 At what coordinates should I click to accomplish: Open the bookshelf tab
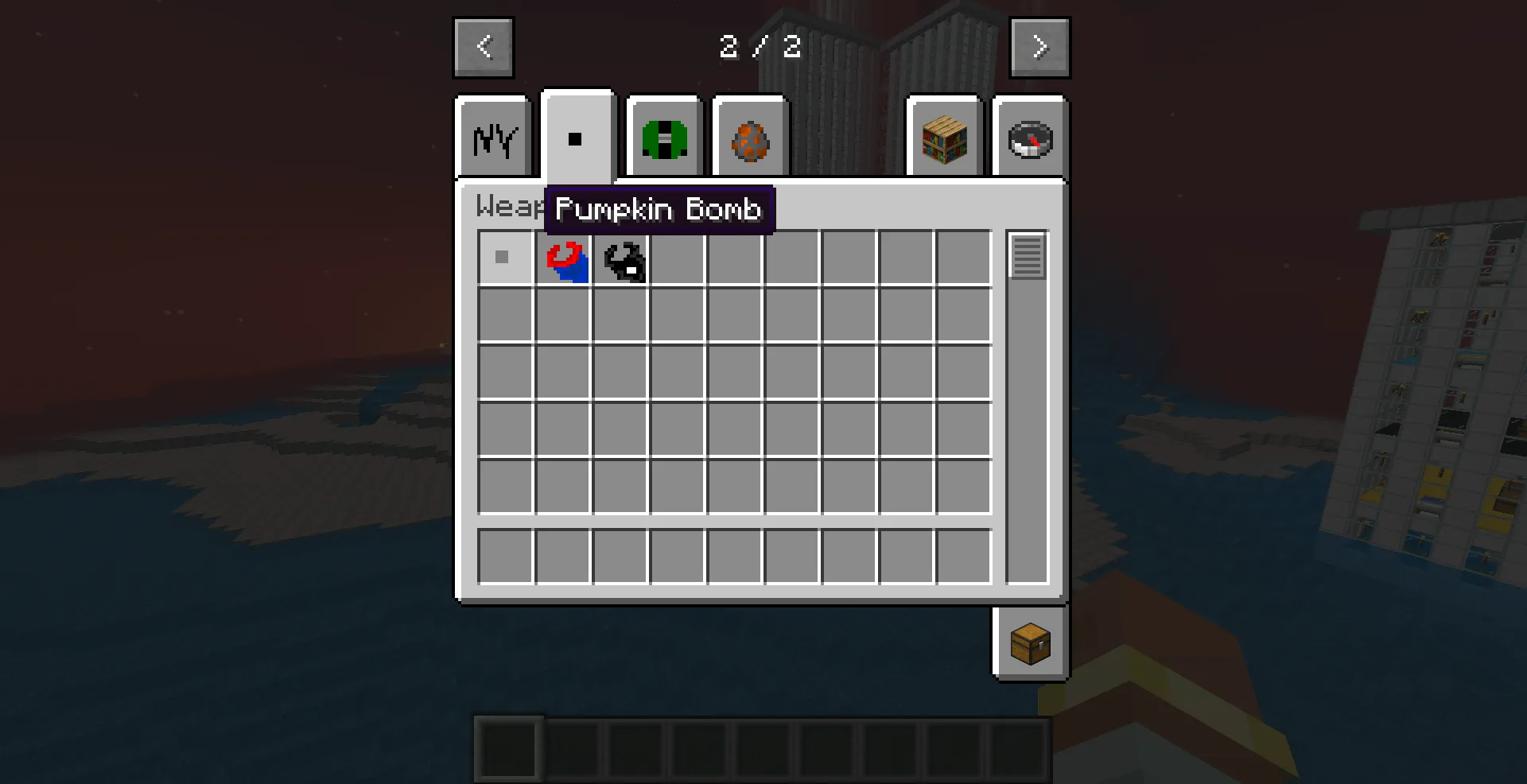pos(944,139)
